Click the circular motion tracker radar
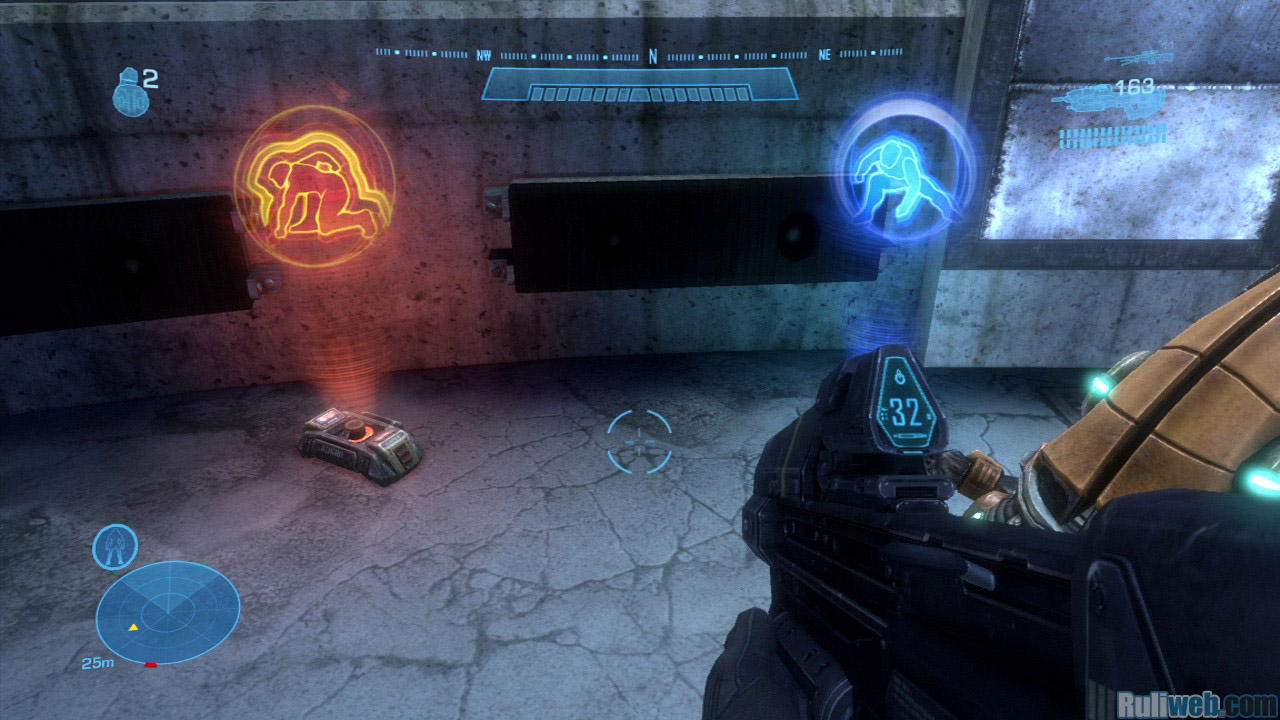 pyautogui.click(x=168, y=612)
